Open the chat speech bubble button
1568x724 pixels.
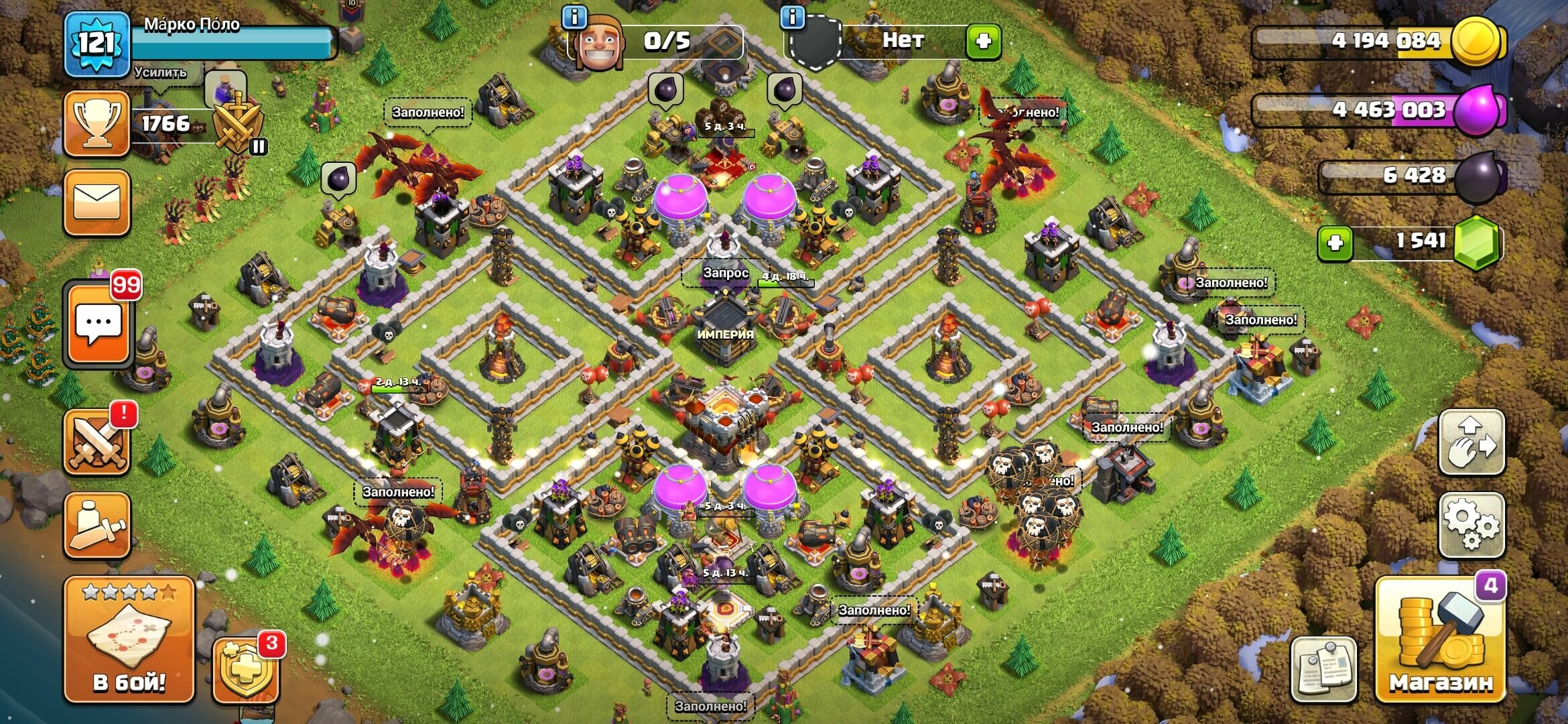pos(98,325)
